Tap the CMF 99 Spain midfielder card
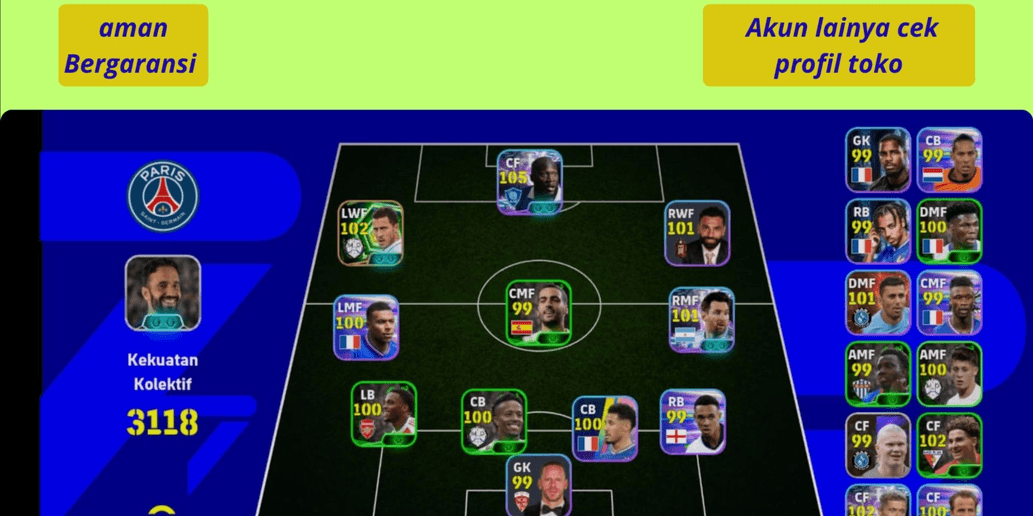 point(537,312)
